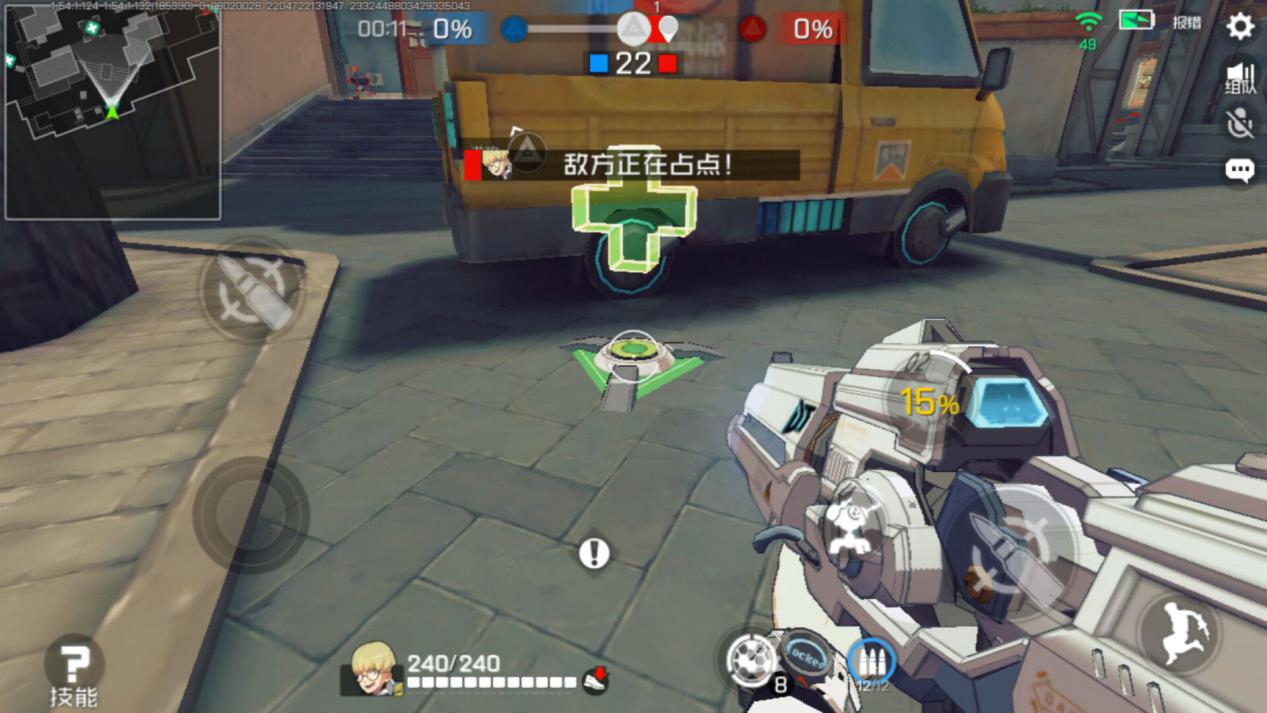Fire with the bullet button below the minimap

tap(249, 291)
